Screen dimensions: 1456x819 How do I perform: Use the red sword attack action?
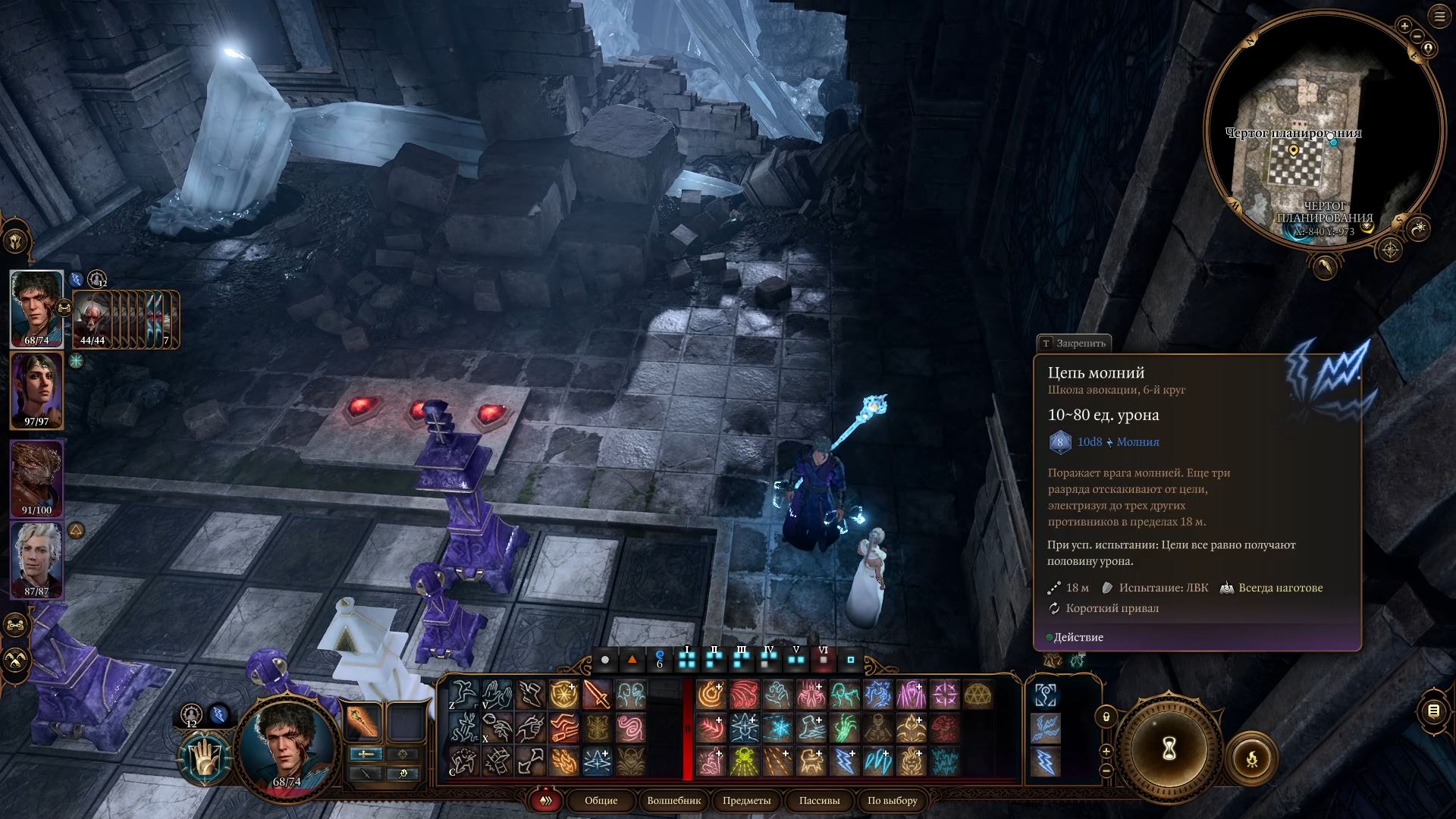point(597,695)
